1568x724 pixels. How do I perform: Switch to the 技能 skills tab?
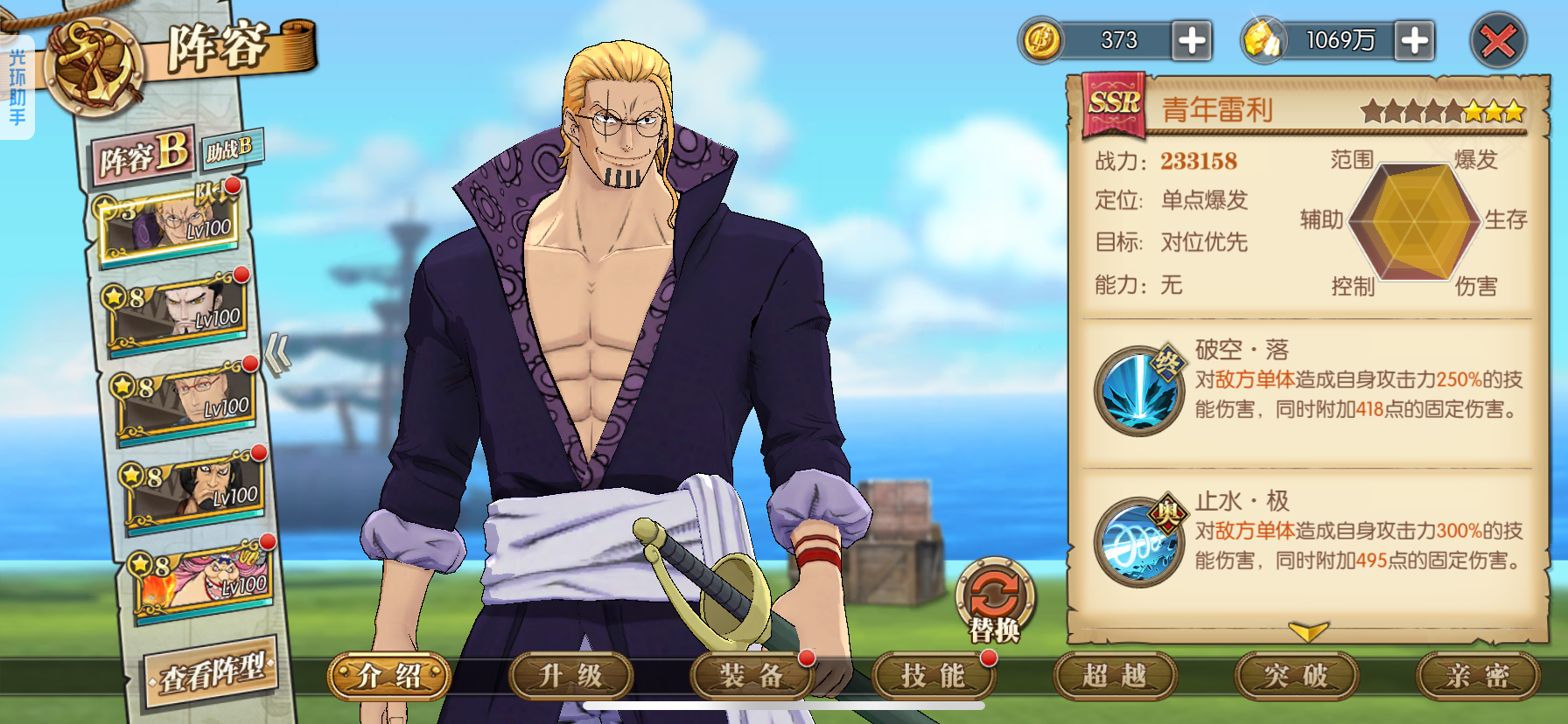tap(933, 676)
